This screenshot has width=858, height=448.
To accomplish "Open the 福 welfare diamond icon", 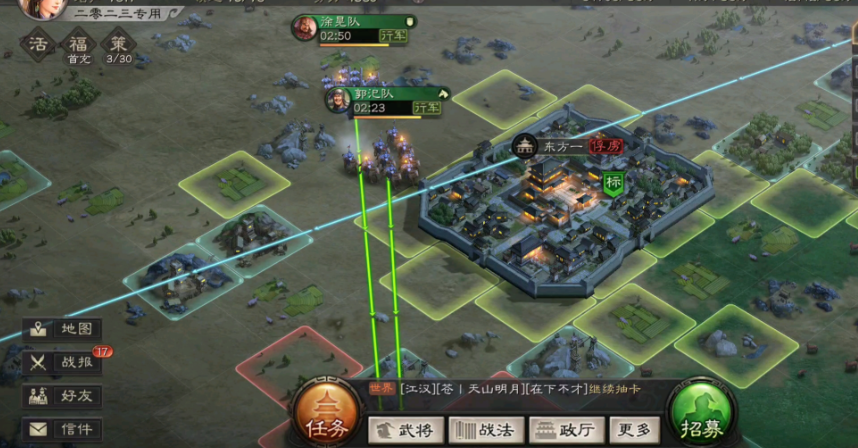I will click(x=78, y=45).
